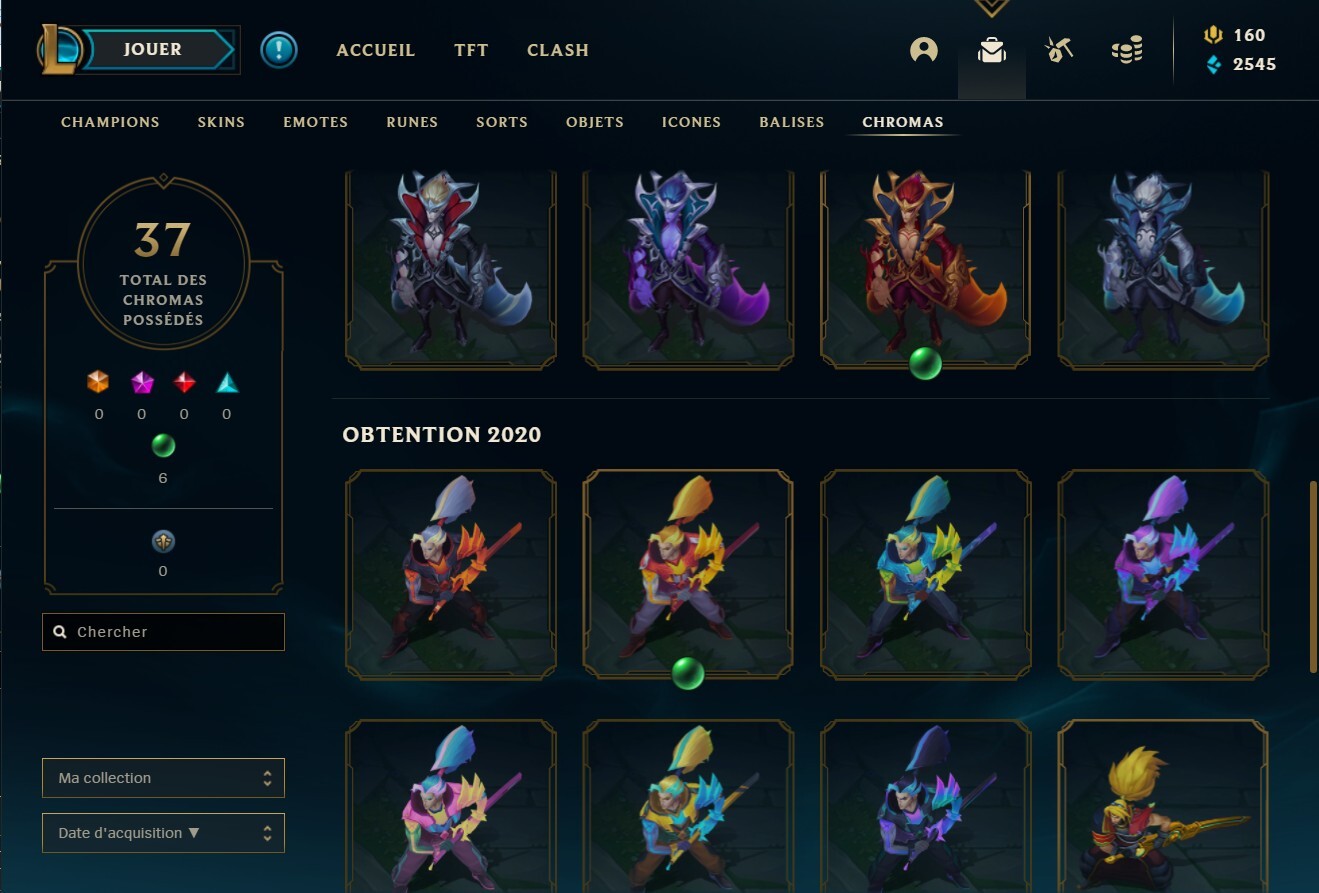Viewport: 1319px width, 893px height.
Task: Click the blue essence currency icon
Action: (x=1213, y=64)
